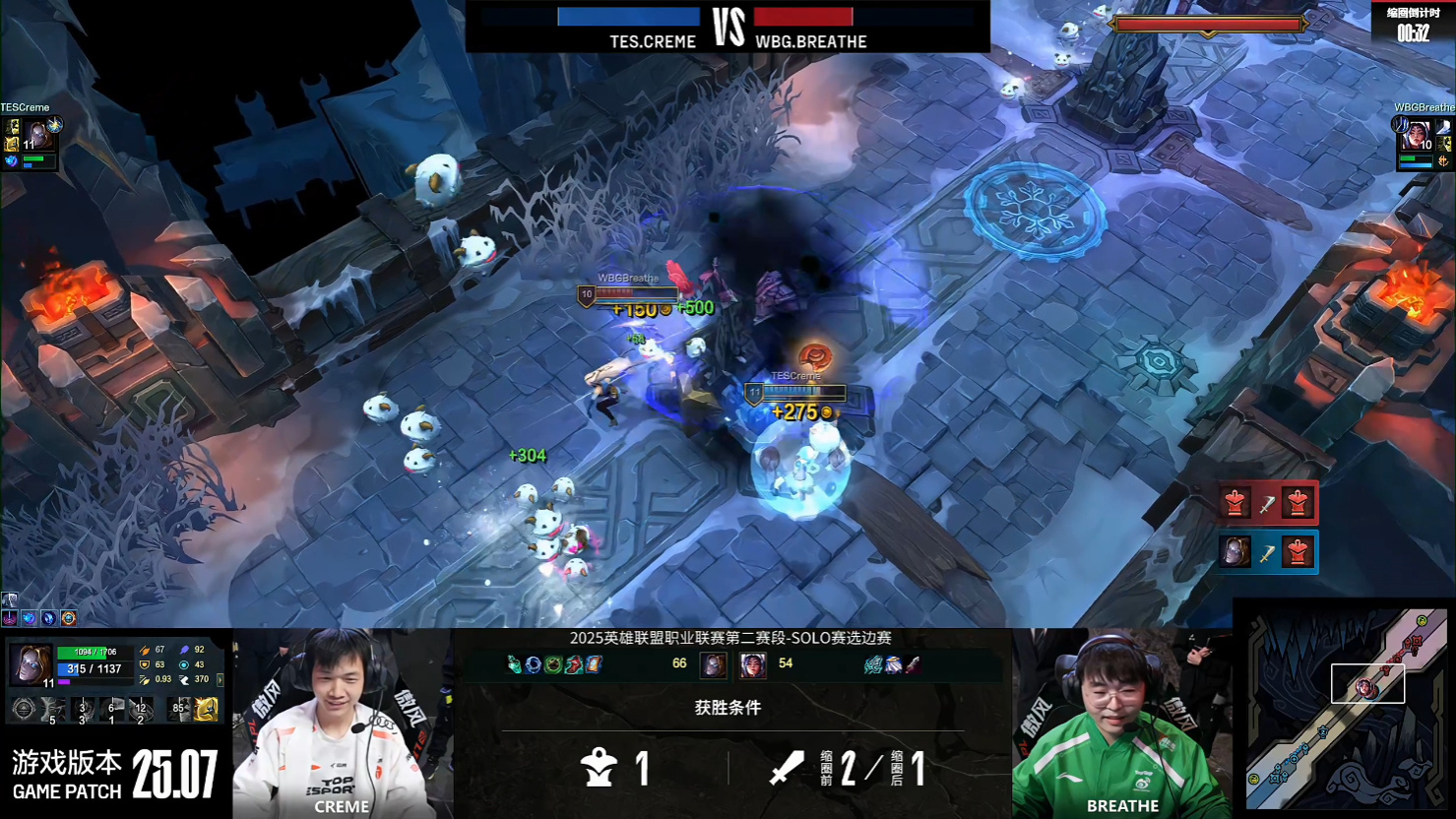Expand the champion stats panel arrow
Image resolution: width=1456 pixels, height=819 pixels.
pos(220,679)
